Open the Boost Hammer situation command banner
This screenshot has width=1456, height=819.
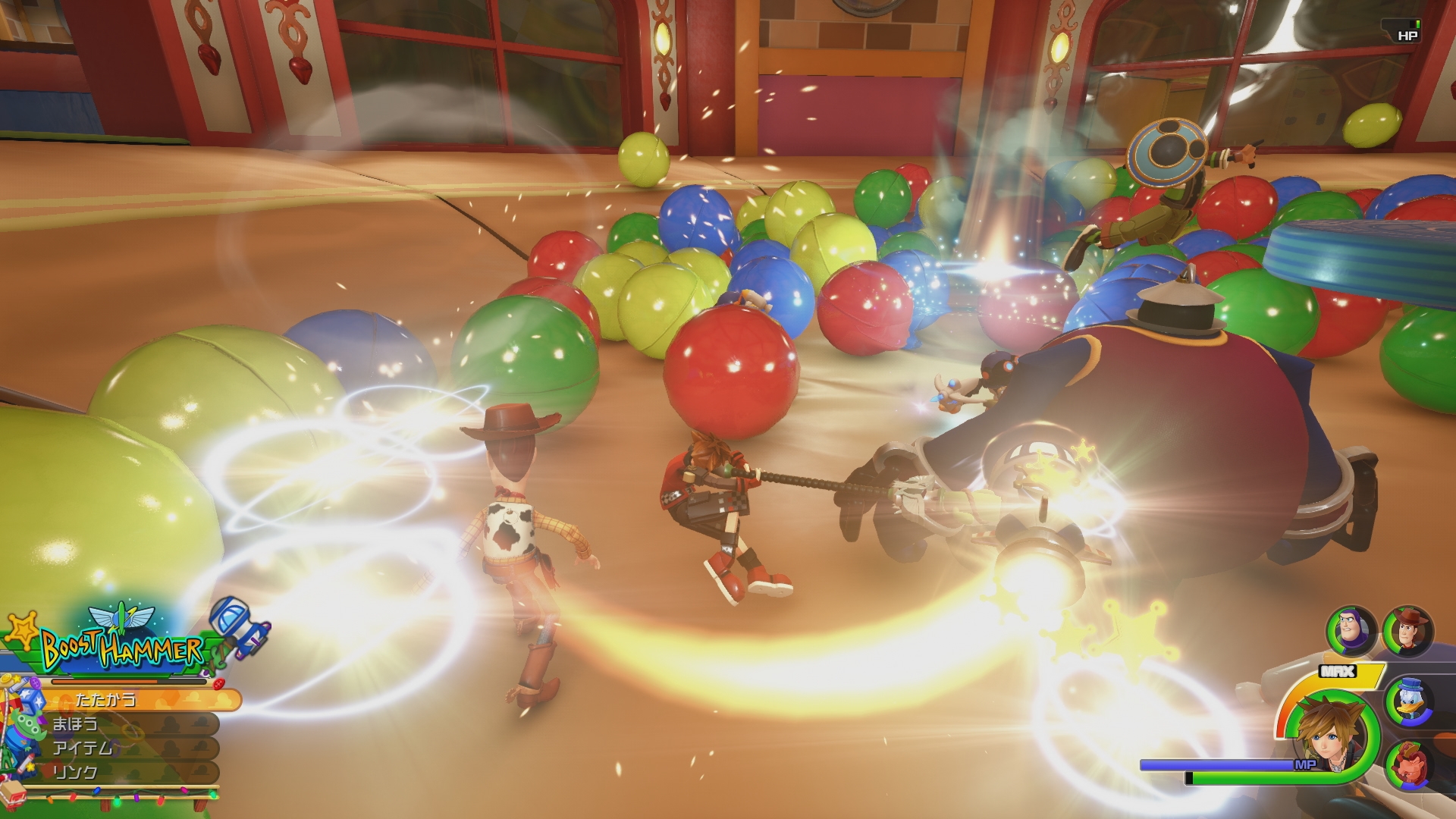(122, 648)
